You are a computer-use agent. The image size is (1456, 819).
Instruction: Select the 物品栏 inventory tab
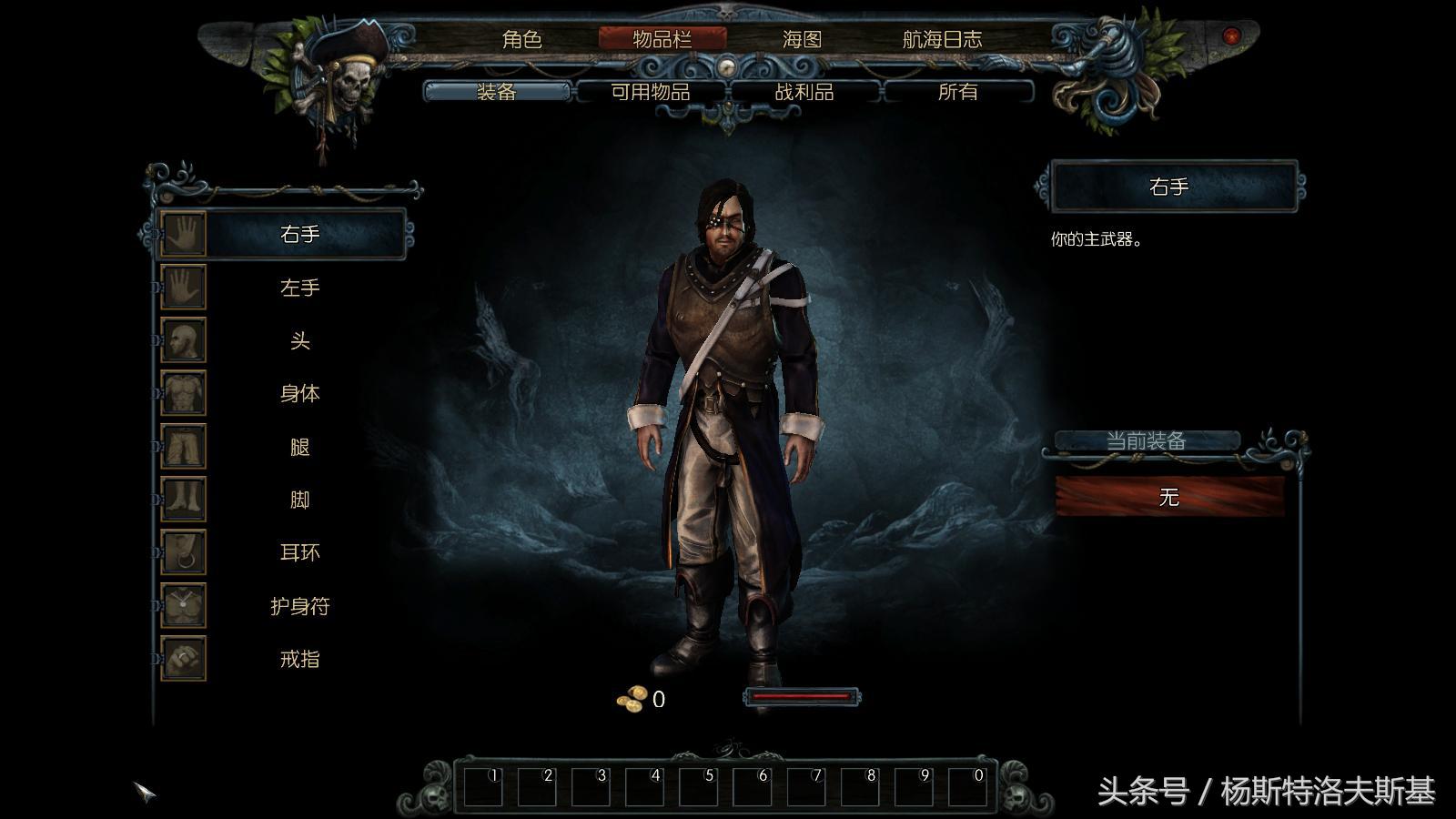point(662,39)
